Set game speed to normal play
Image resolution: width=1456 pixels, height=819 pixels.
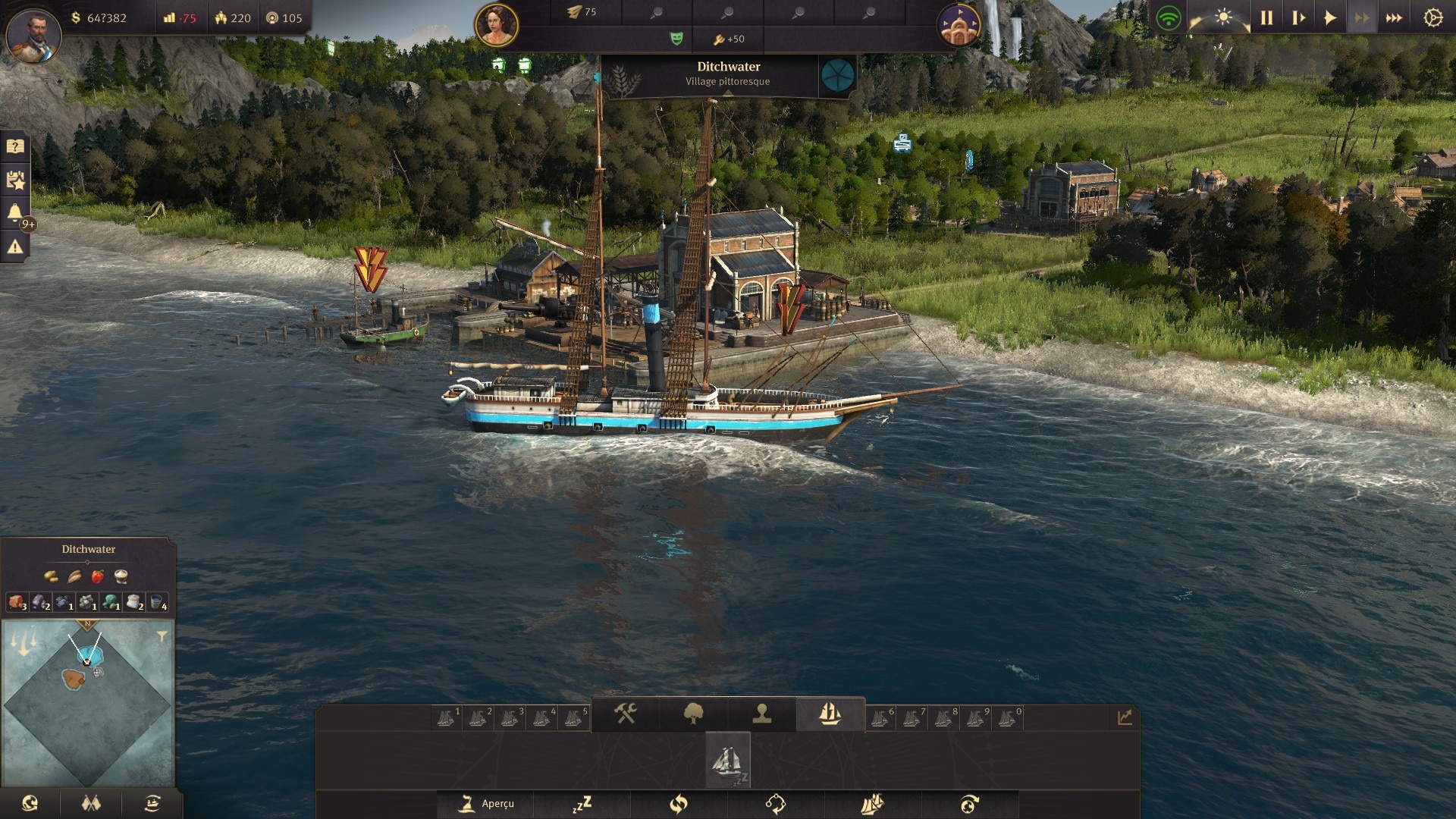pos(1330,18)
